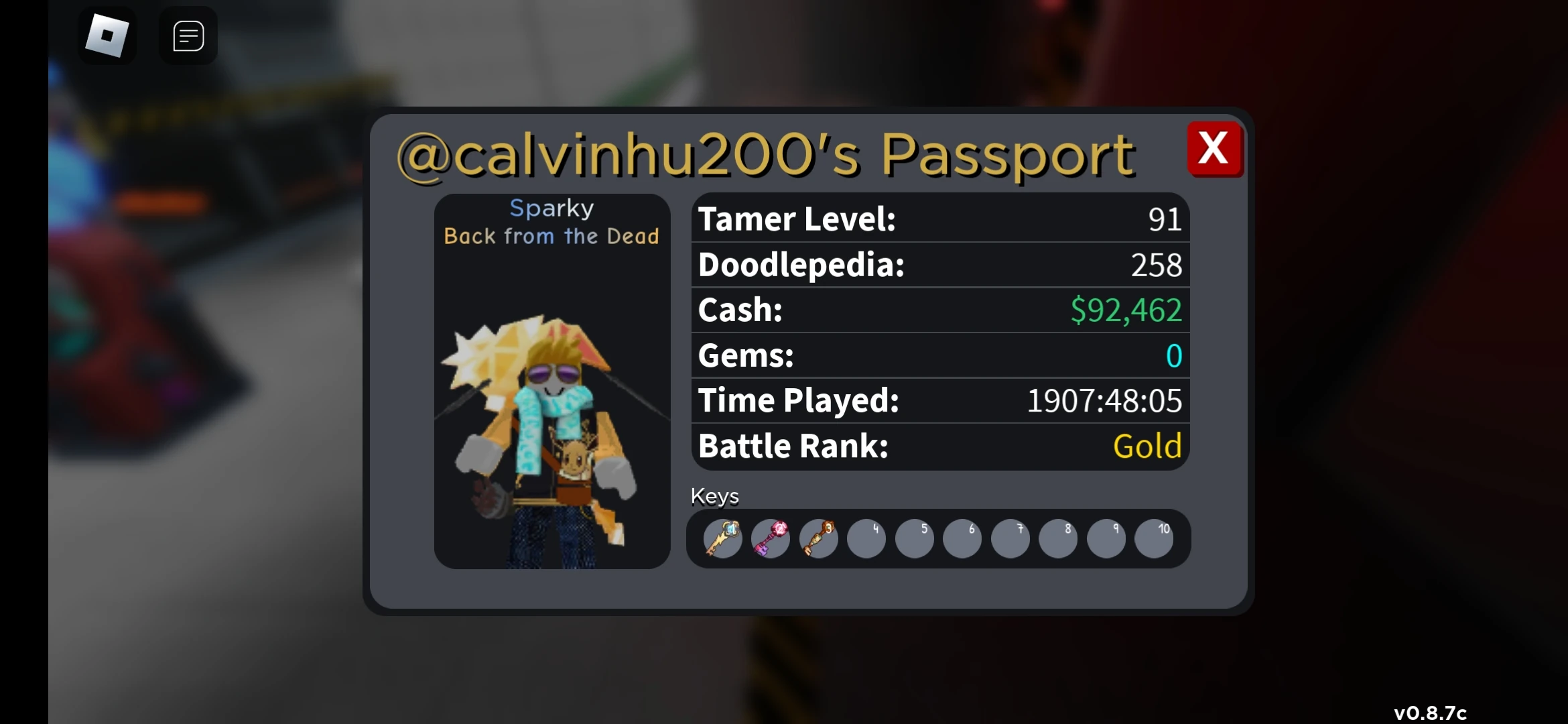Click the Back from the Dead title

[x=551, y=235]
